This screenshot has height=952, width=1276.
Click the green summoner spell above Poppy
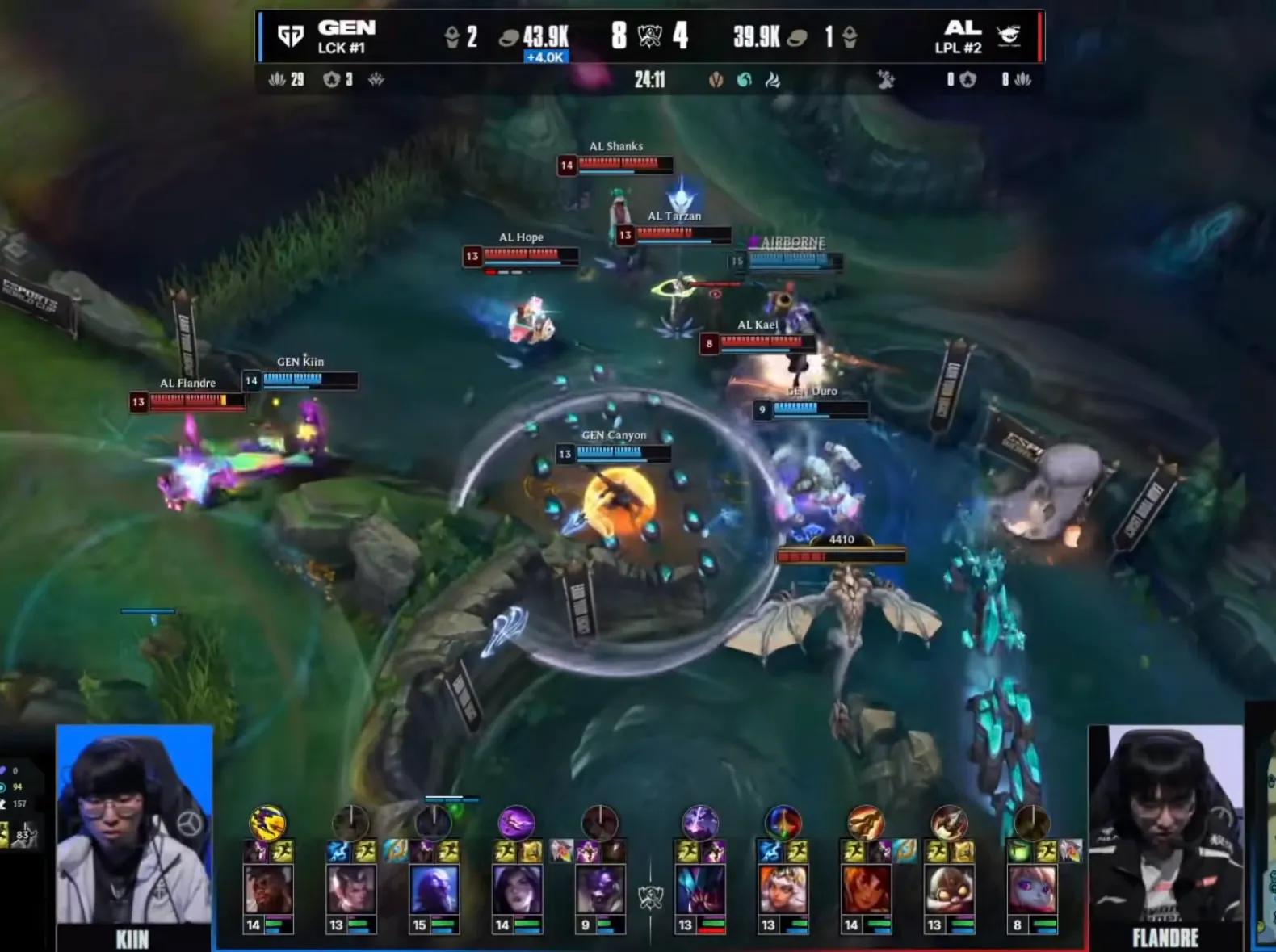point(1021,851)
